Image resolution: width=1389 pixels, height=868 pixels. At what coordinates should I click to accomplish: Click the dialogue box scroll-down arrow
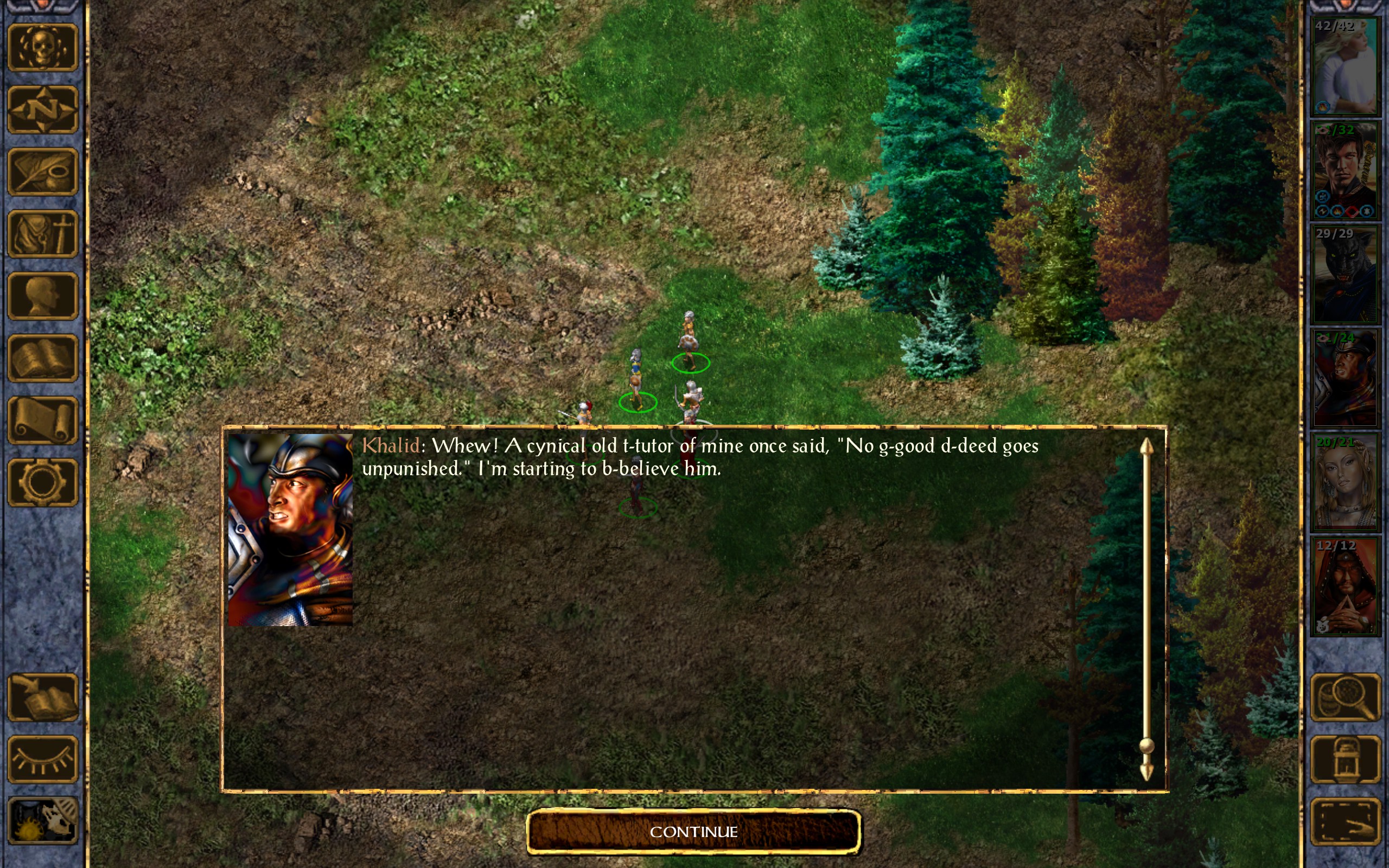coord(1146,771)
